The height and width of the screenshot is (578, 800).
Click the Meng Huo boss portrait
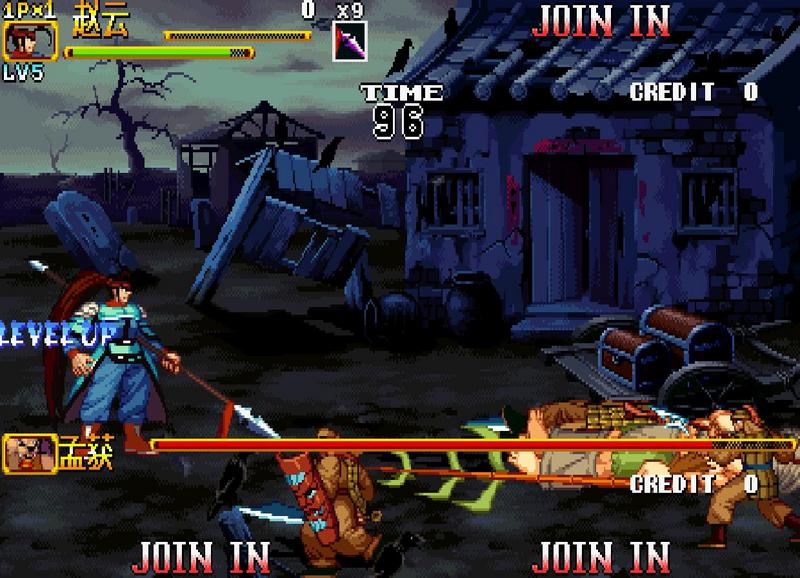pos(30,453)
